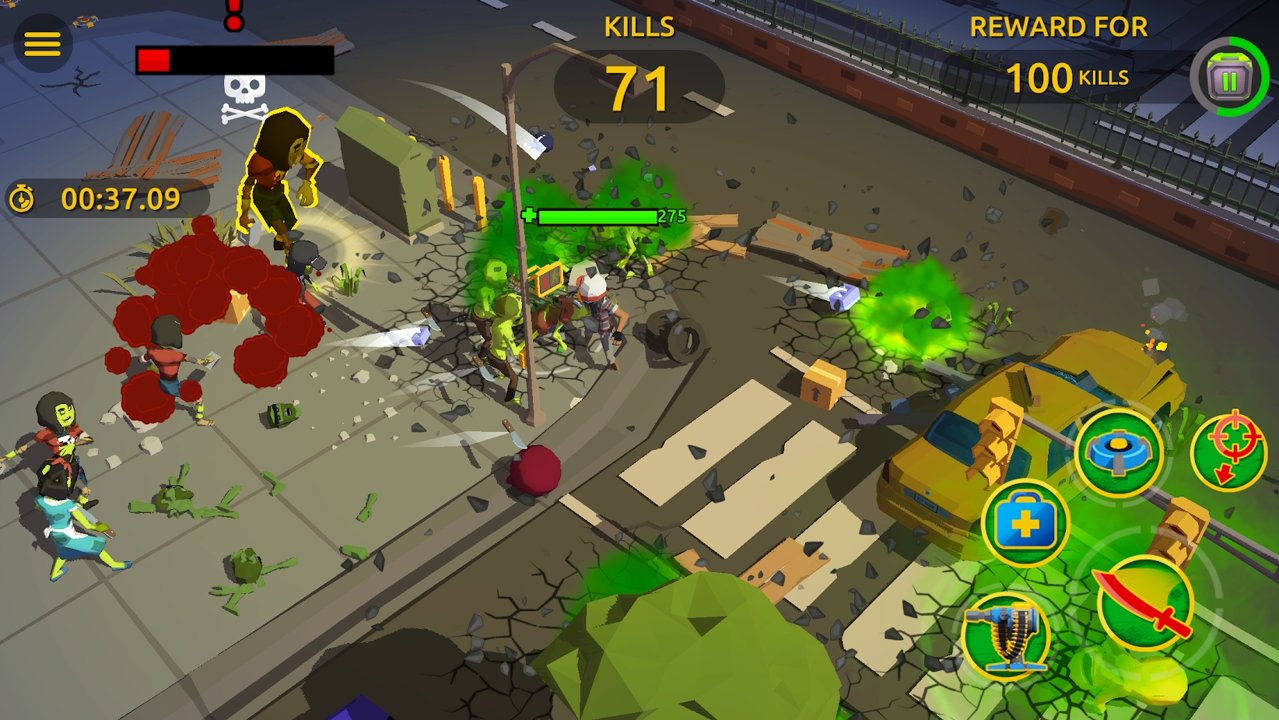Deploy the landmine ability
The height and width of the screenshot is (720, 1279).
(1118, 453)
